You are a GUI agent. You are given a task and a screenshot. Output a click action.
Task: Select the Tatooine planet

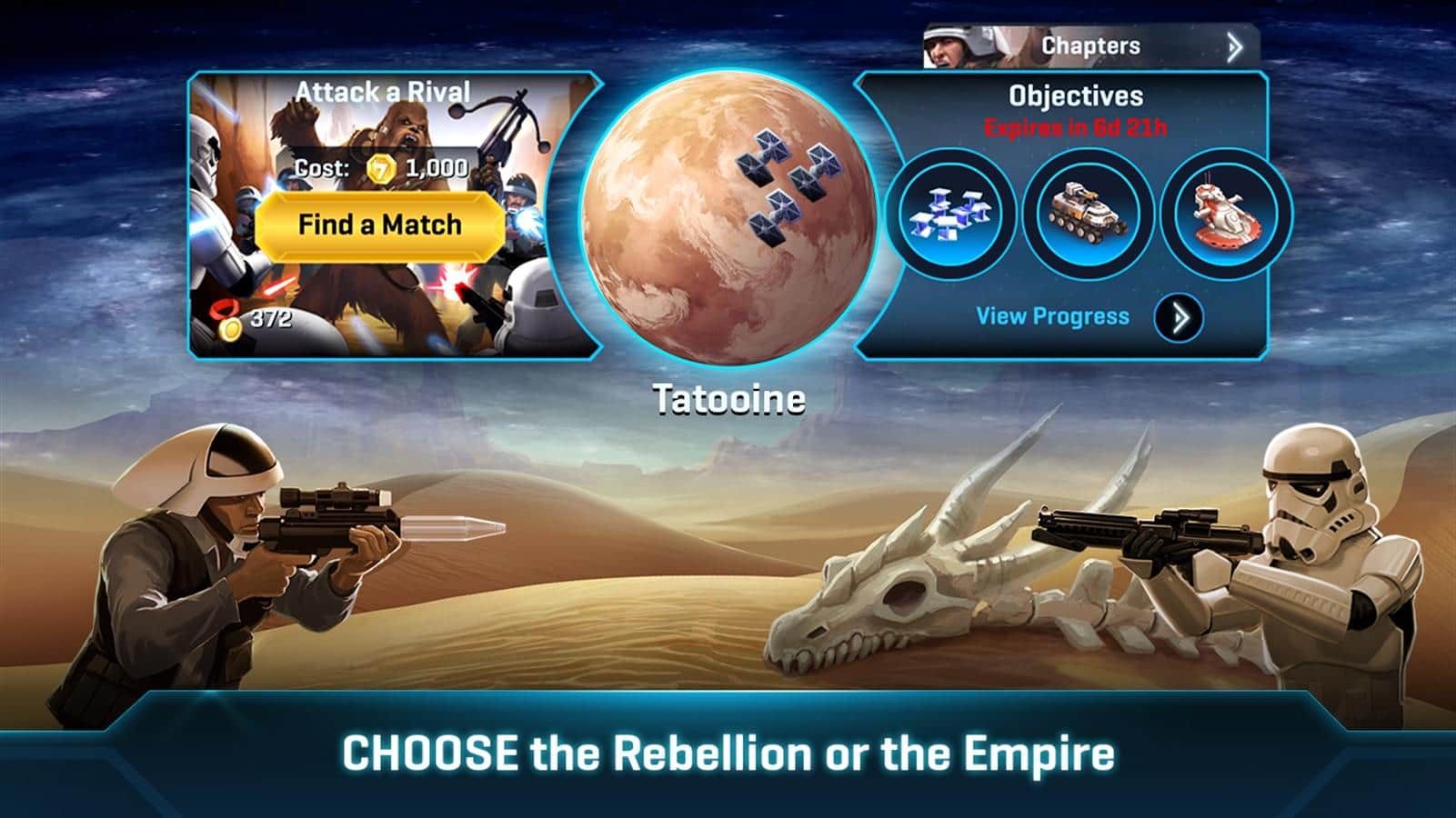point(728,218)
